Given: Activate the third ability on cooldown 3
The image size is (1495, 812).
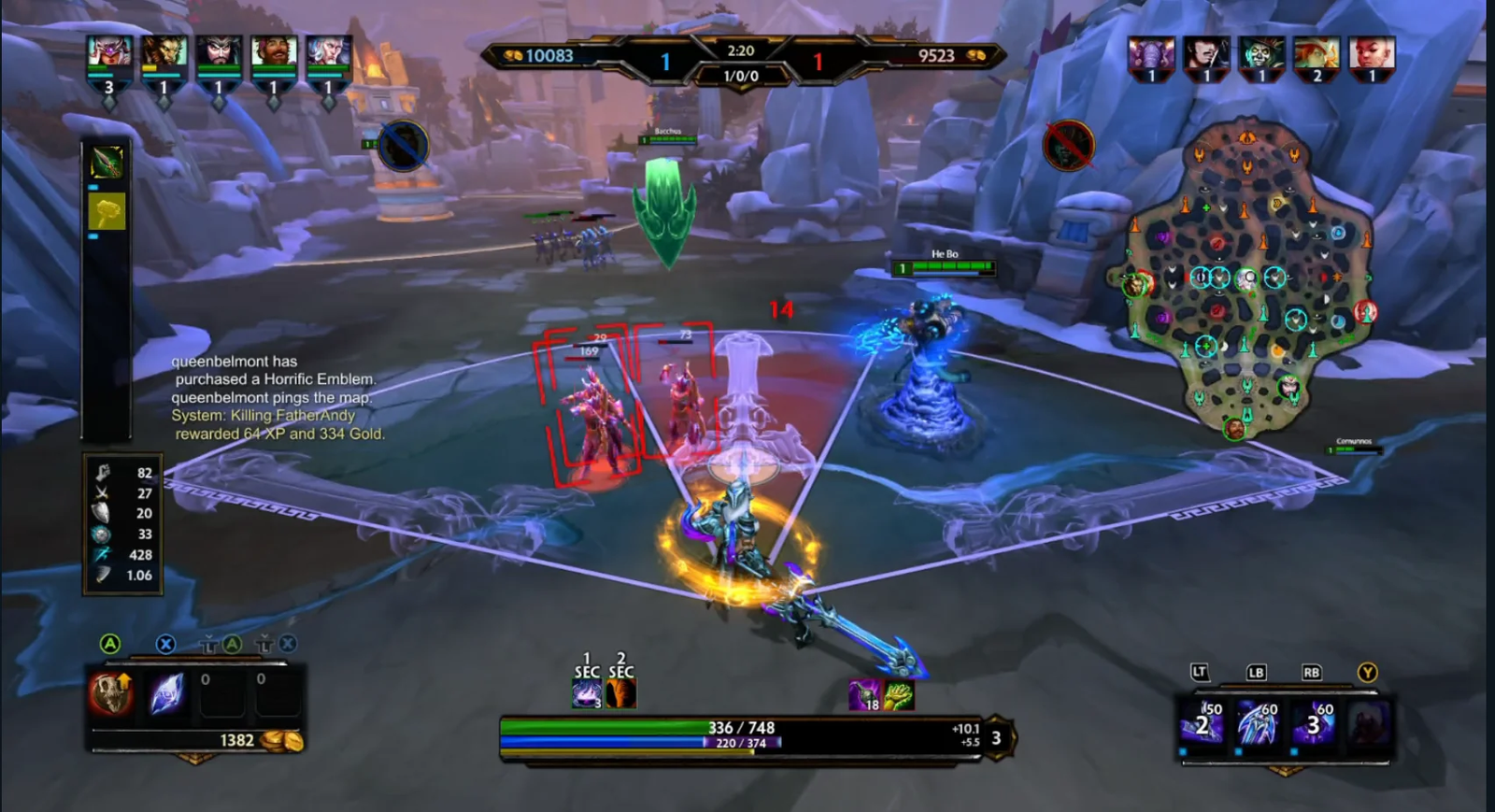Looking at the screenshot, I should point(1313,724).
